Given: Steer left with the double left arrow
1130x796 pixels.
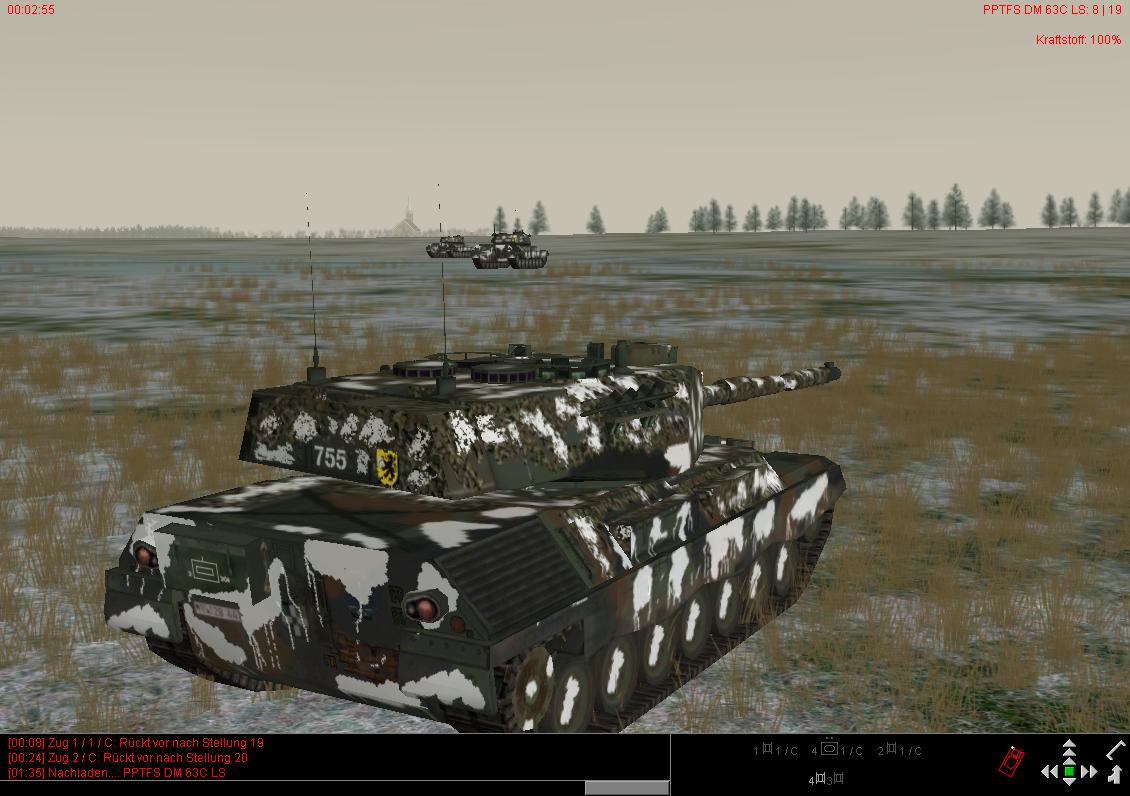Looking at the screenshot, I should pos(1049,771).
